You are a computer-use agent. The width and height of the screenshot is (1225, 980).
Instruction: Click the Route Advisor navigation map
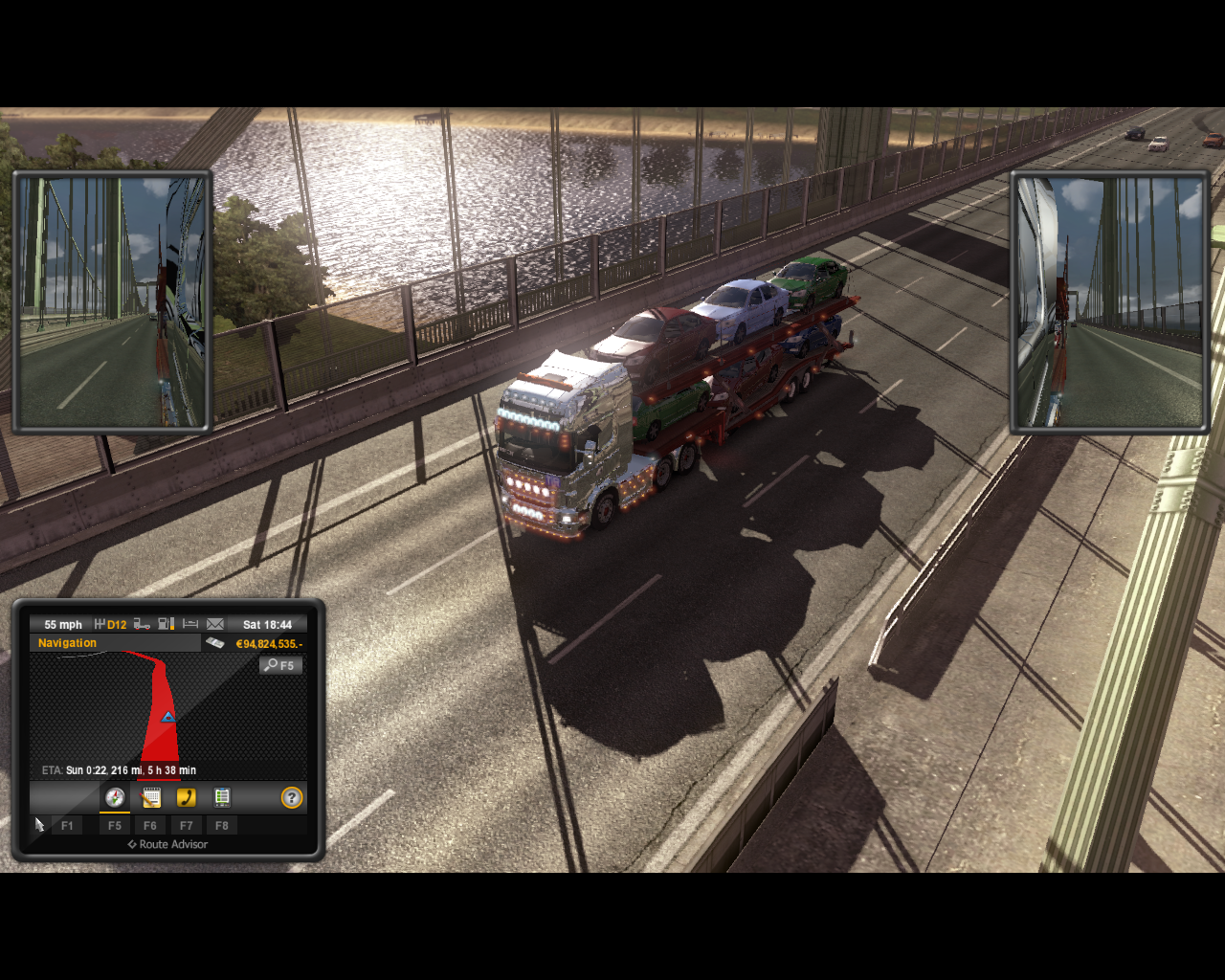tap(167, 713)
